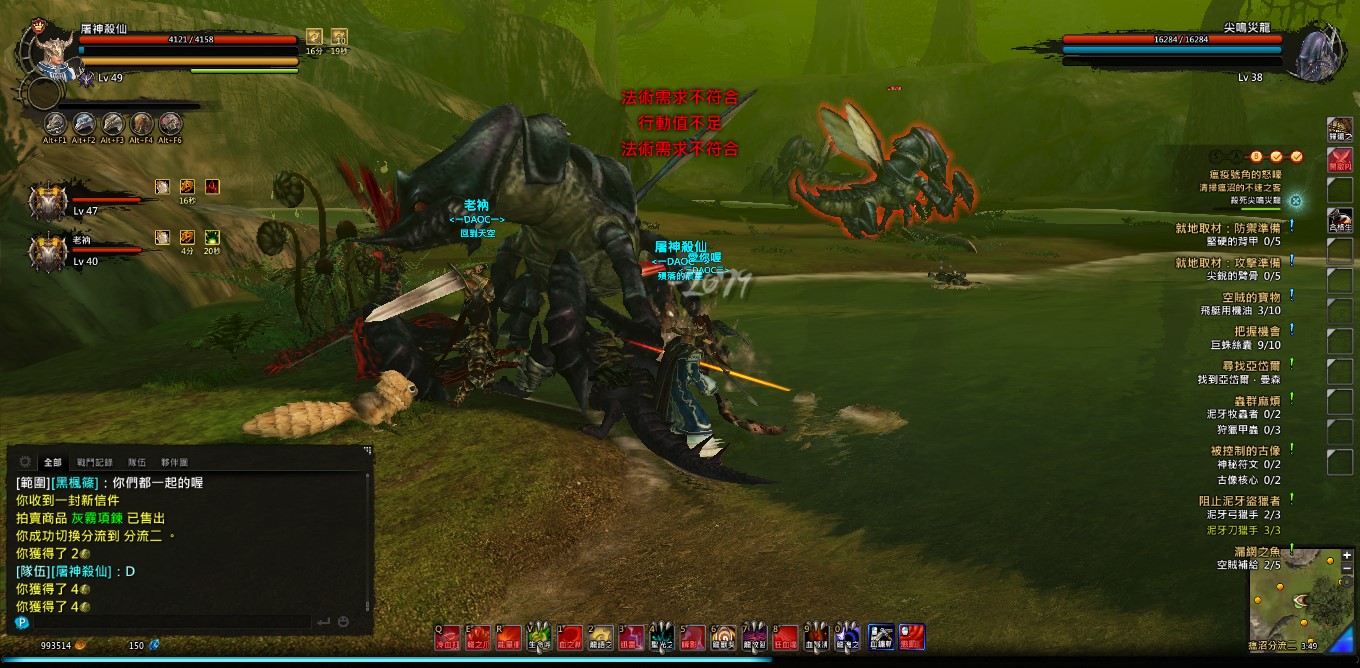Trigger the skill in hotbar slot 6

pos(723,637)
